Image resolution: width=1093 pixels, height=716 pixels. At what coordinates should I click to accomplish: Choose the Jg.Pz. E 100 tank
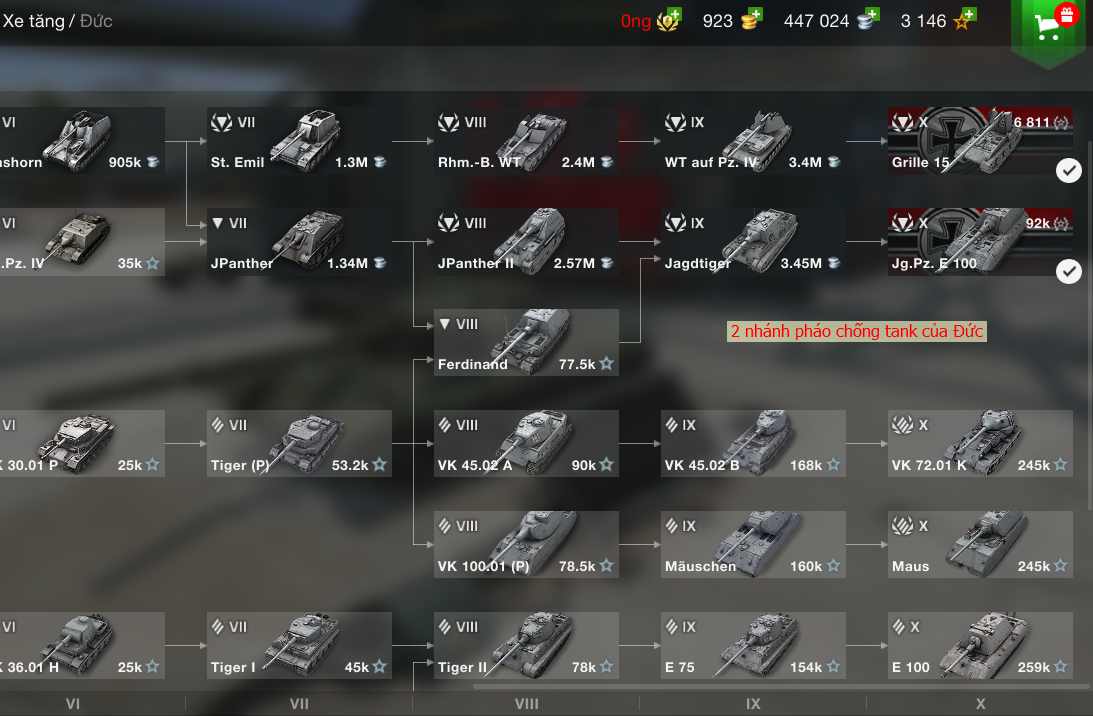tap(980, 242)
